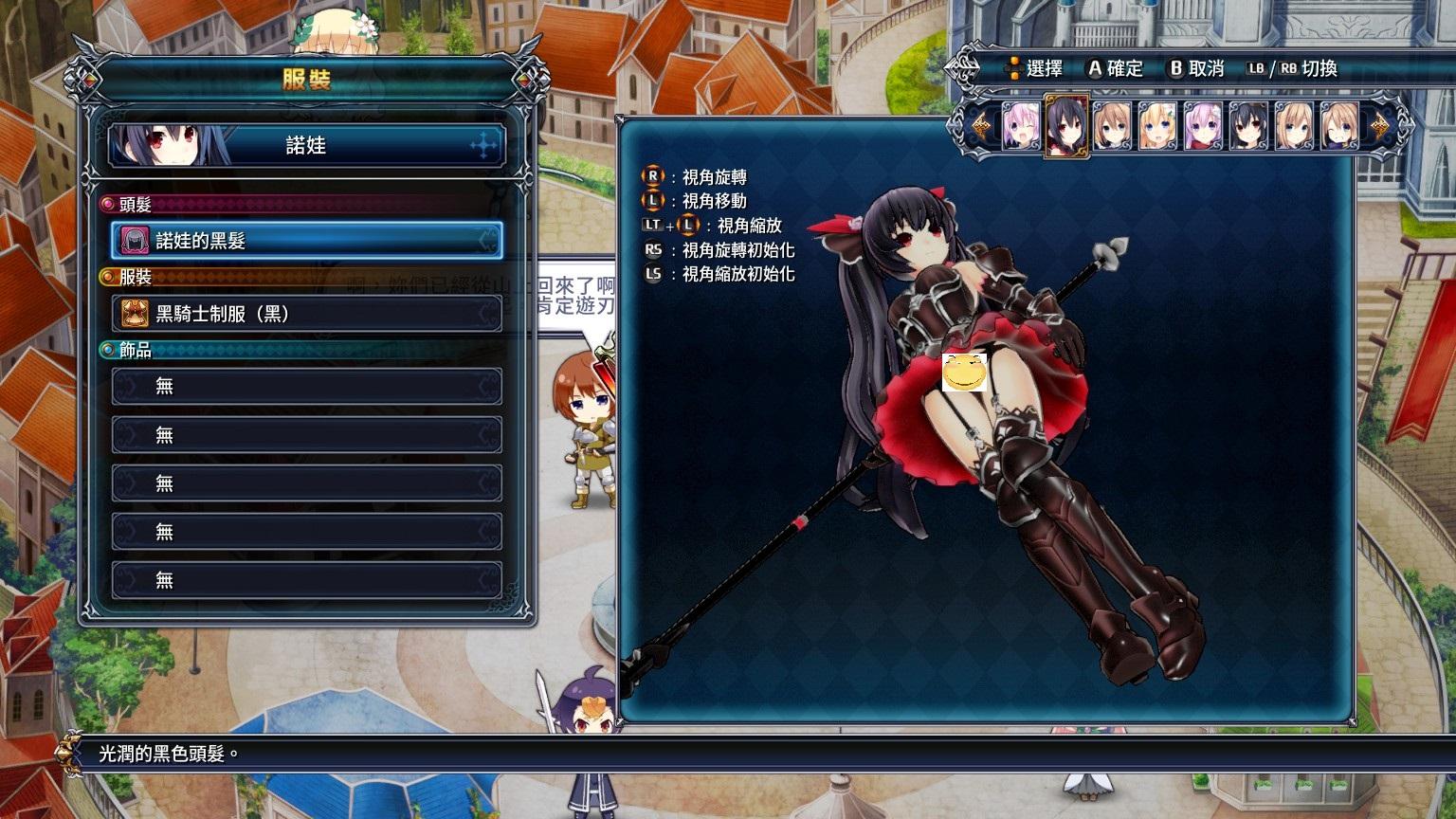
Task: Click the B 取消 cancel button
Action: pos(1177,68)
